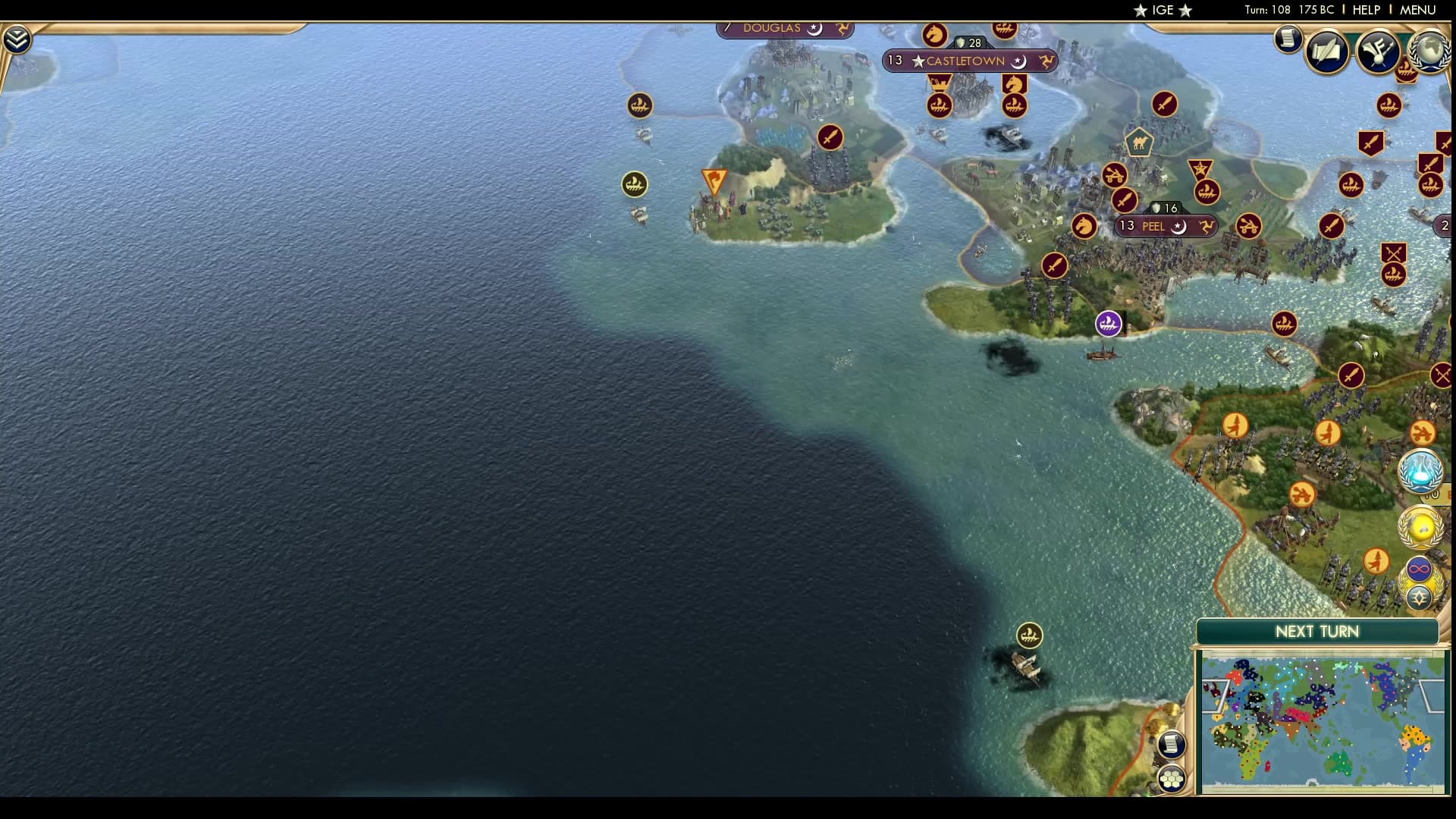Select the work boat unit icon near Peel
This screenshot has width=1456, height=819.
(x=1108, y=323)
